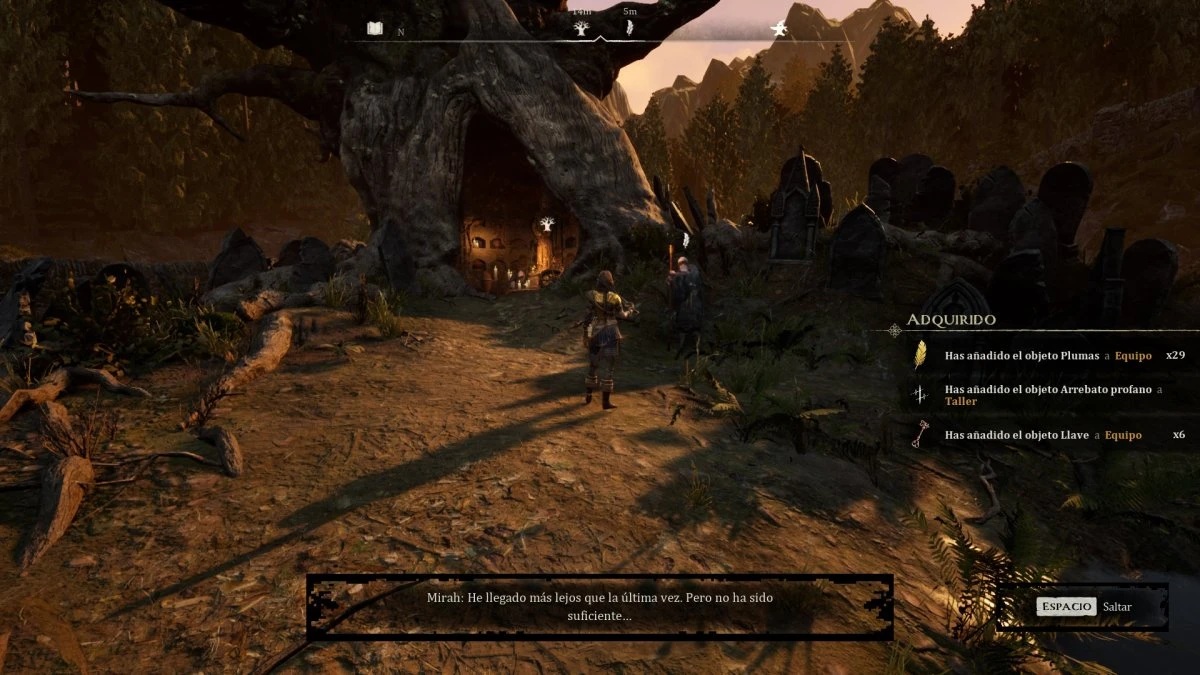
Task: Click the glowing tree waypoint over the hollow
Action: click(x=546, y=224)
